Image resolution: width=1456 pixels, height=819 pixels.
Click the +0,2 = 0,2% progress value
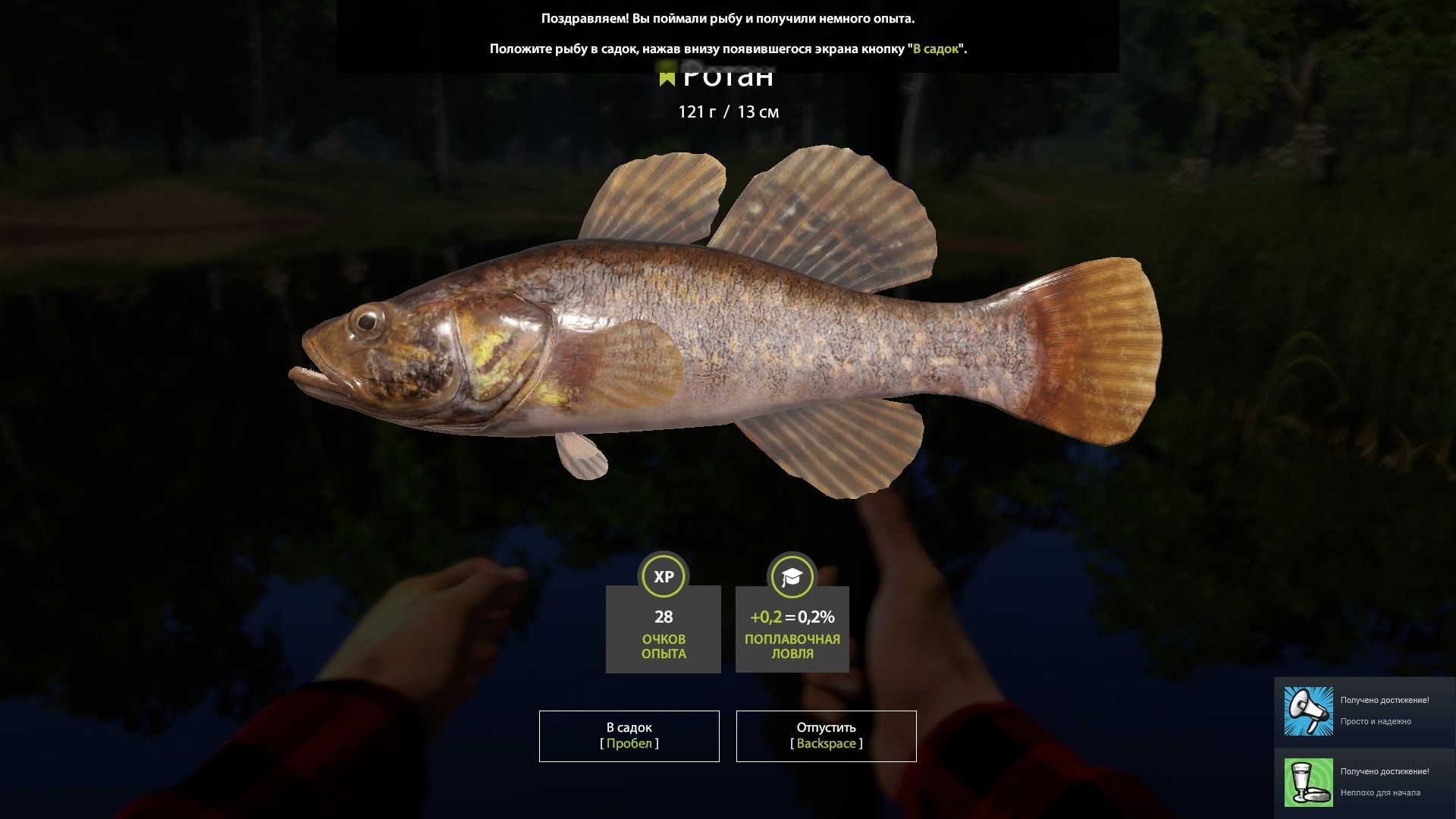coord(792,617)
